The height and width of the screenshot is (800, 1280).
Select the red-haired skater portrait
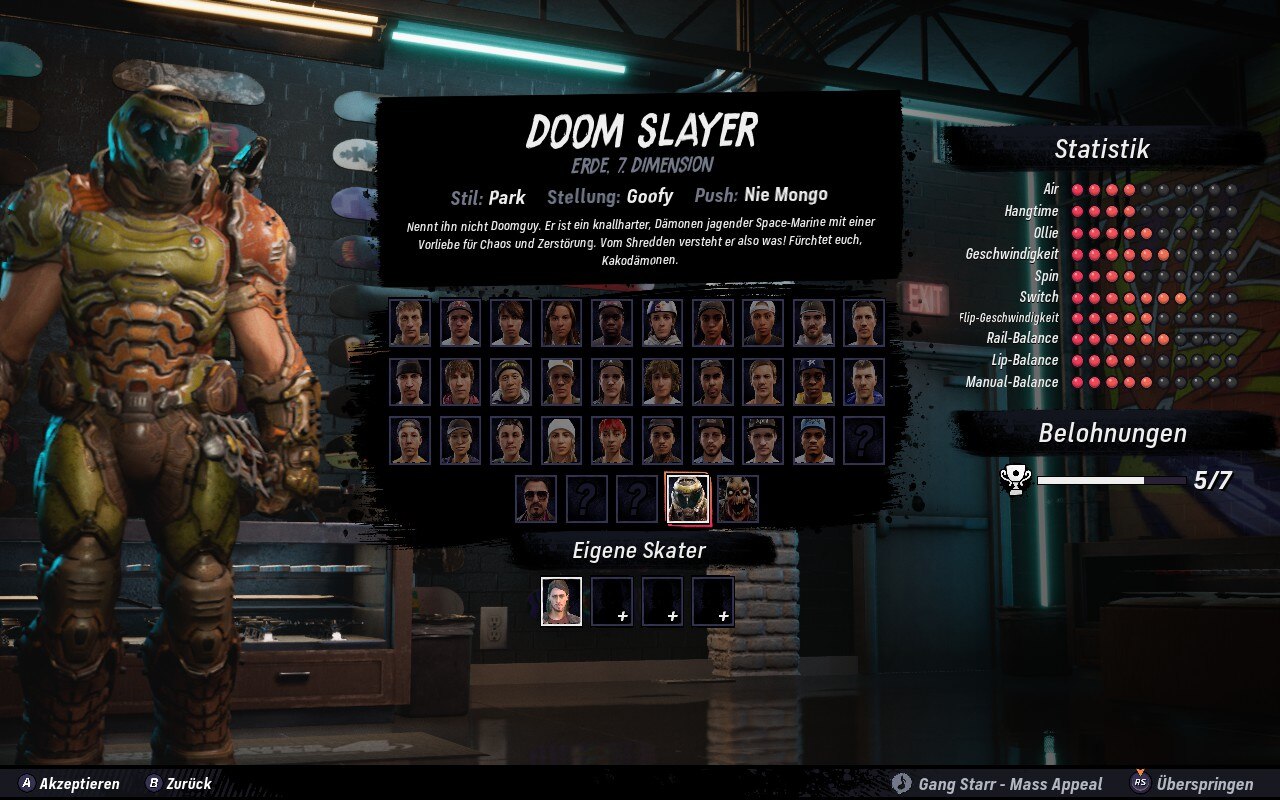click(612, 440)
